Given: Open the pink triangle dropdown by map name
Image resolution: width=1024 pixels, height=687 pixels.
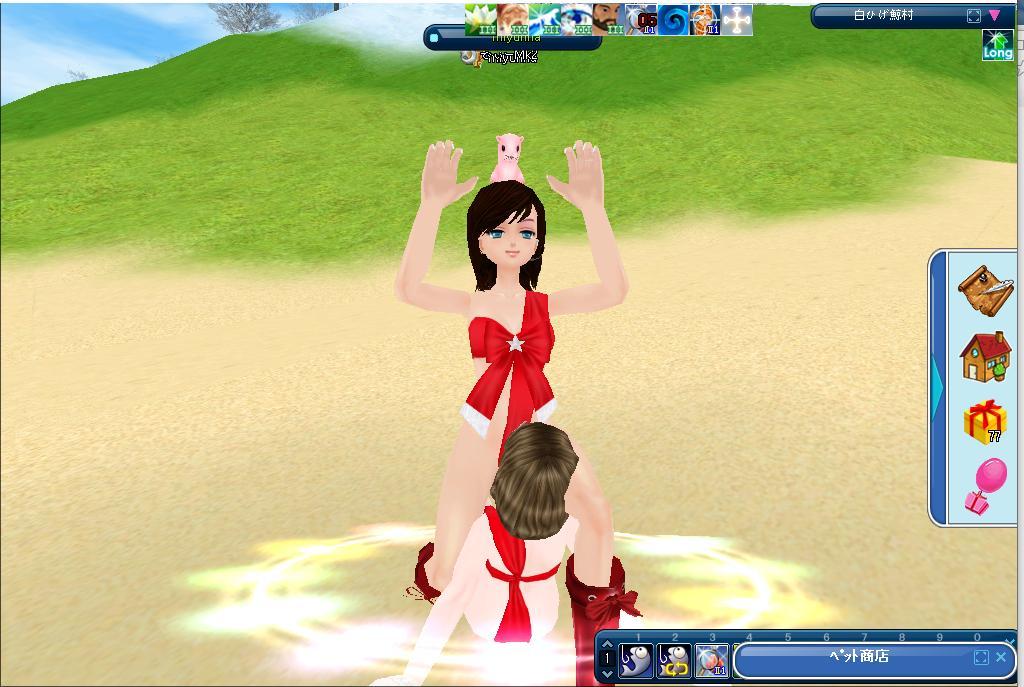Looking at the screenshot, I should click(994, 16).
